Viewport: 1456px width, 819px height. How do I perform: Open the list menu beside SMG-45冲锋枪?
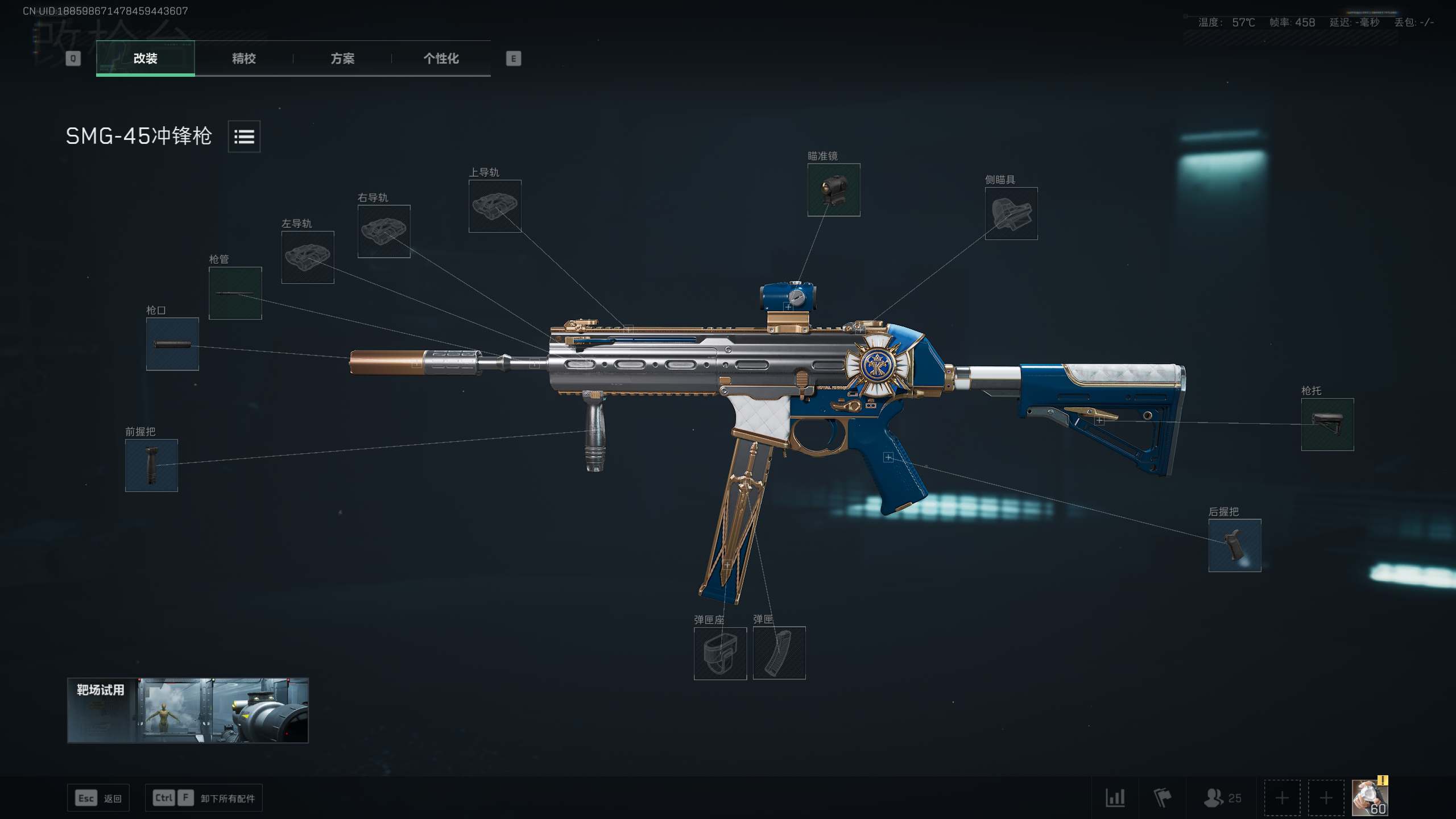tap(244, 136)
